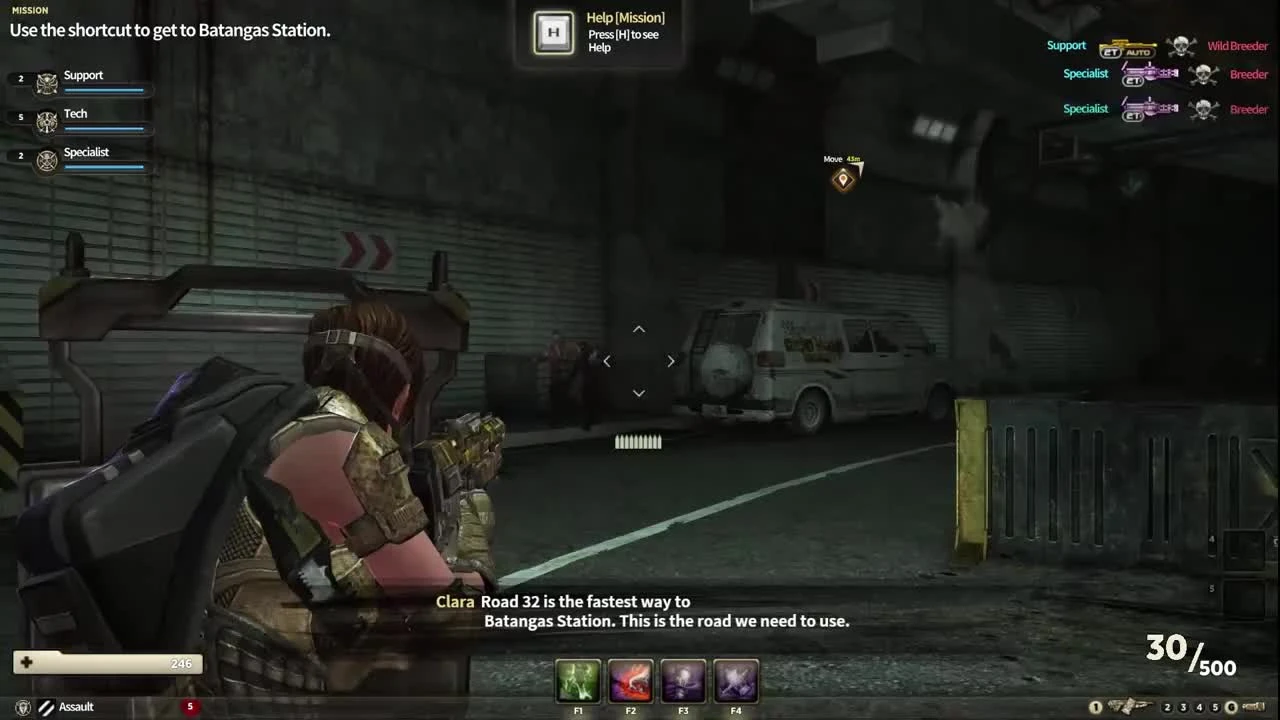Expand the right chevron in aim indicator
The image size is (1280, 720).
pyautogui.click(x=671, y=361)
